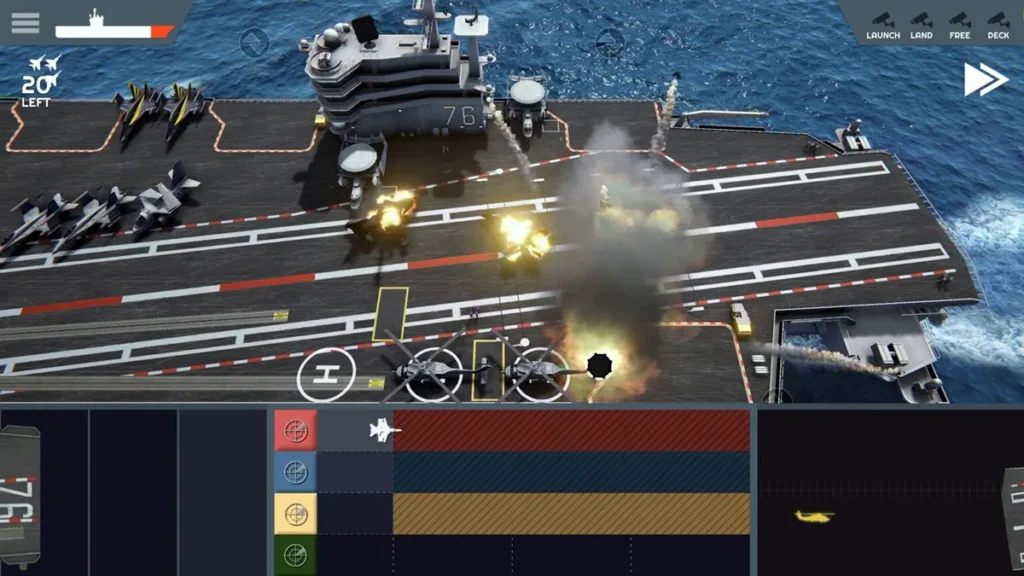
Task: Choose the yellow radar target lane
Action: click(x=295, y=514)
